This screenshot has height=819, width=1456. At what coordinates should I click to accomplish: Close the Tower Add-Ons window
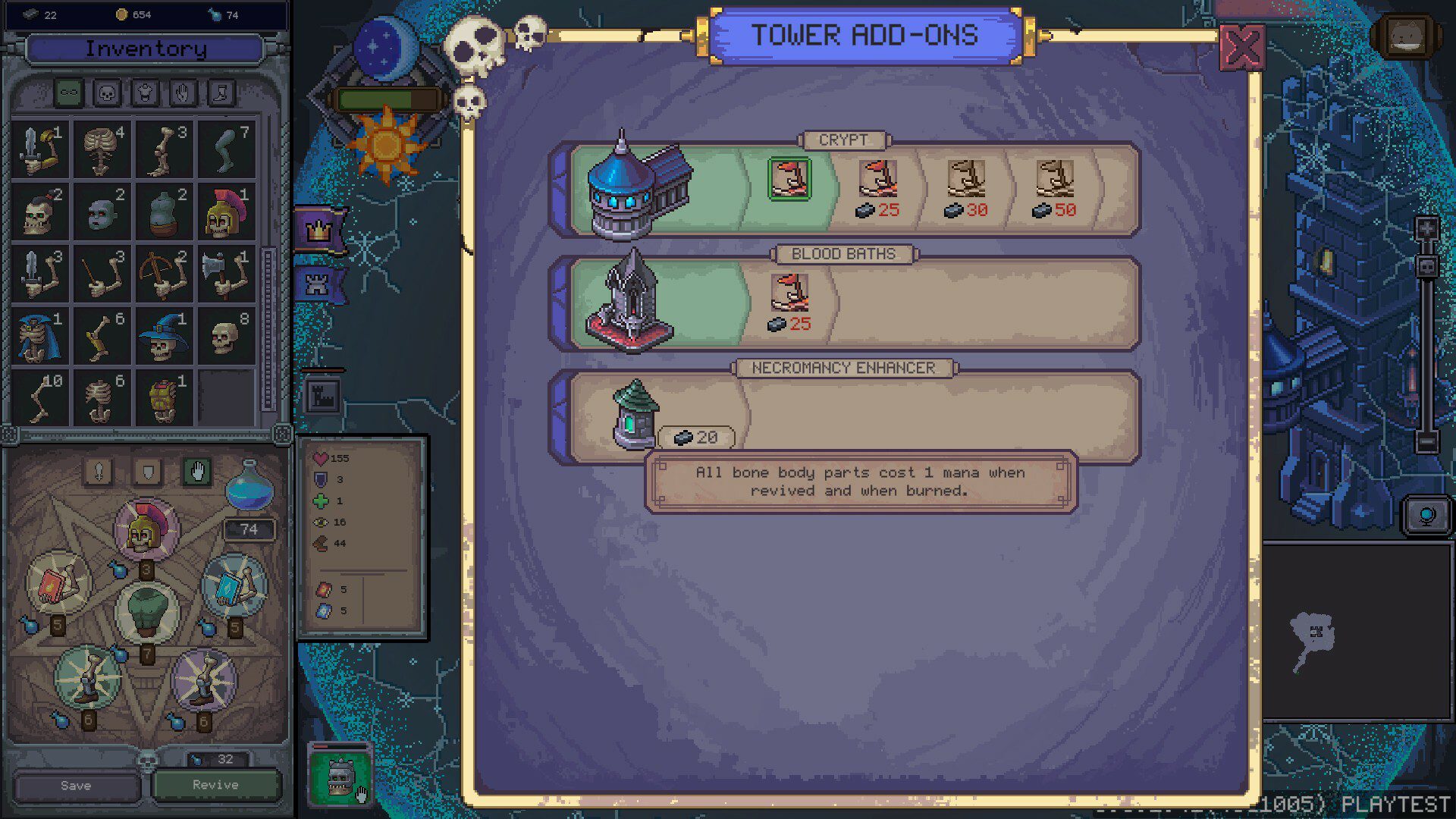click(x=1241, y=47)
